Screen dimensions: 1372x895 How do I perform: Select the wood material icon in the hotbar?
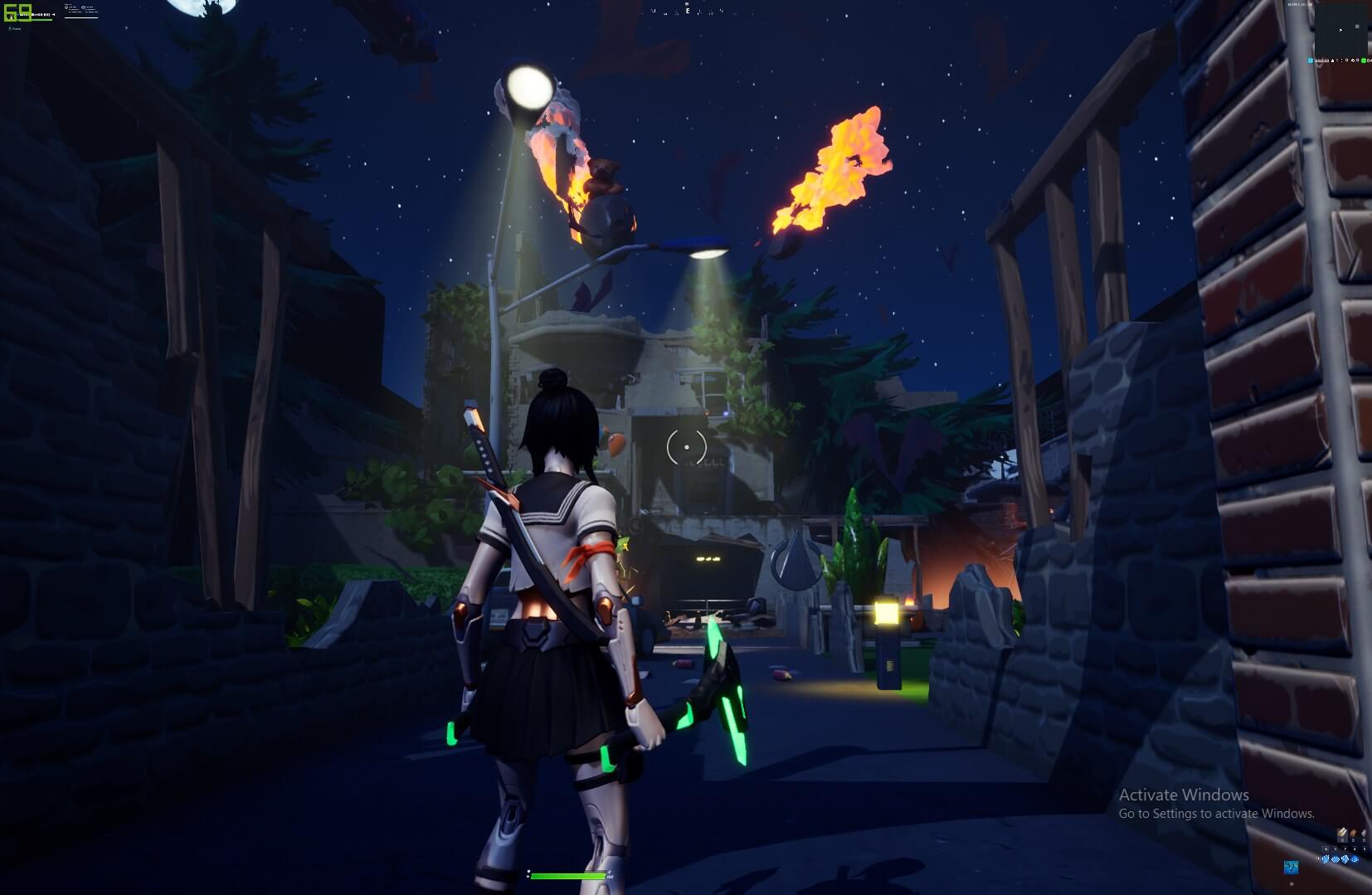point(1342,834)
